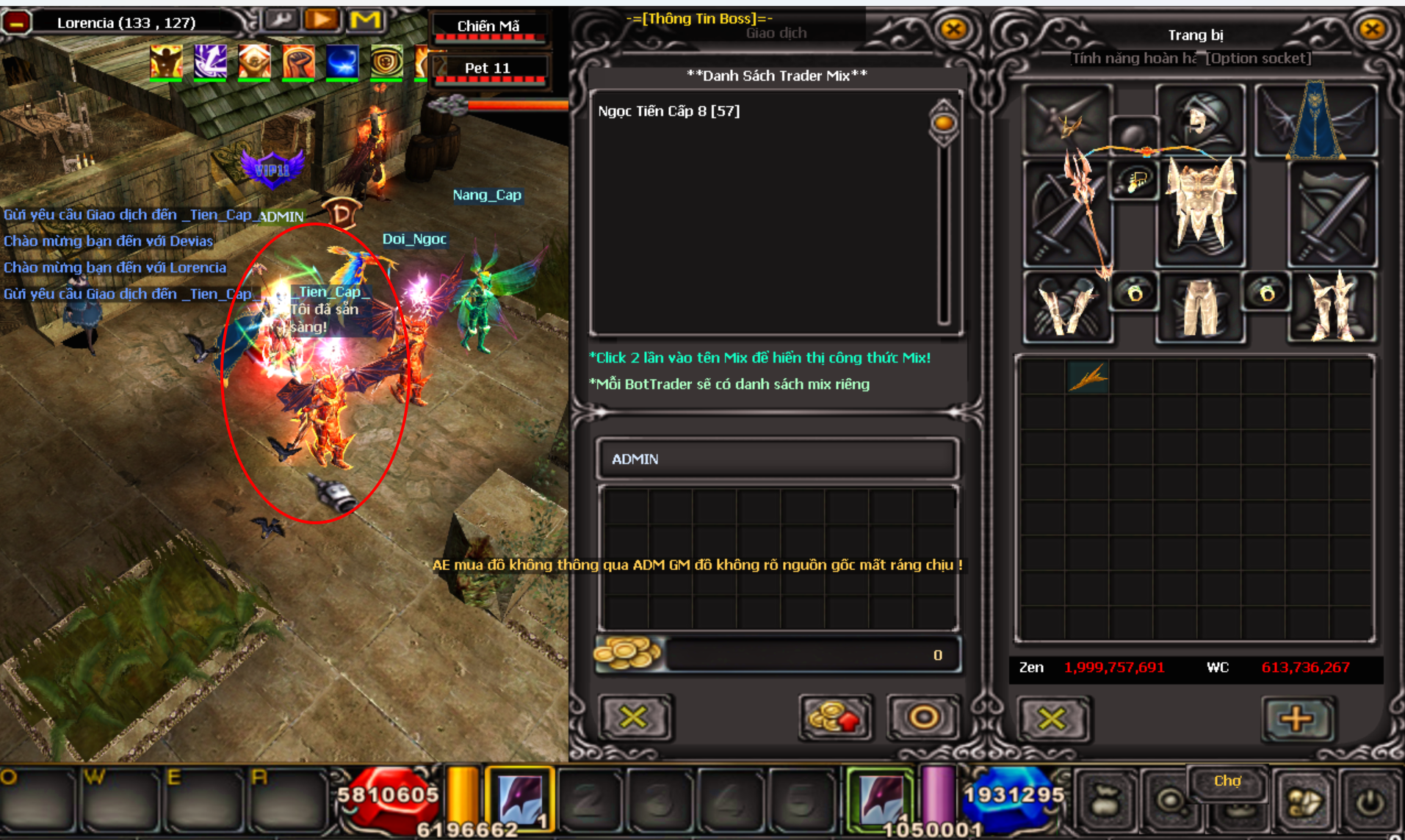The width and height of the screenshot is (1405, 840).
Task: Select the orange wing item in inventory
Action: click(x=1088, y=377)
